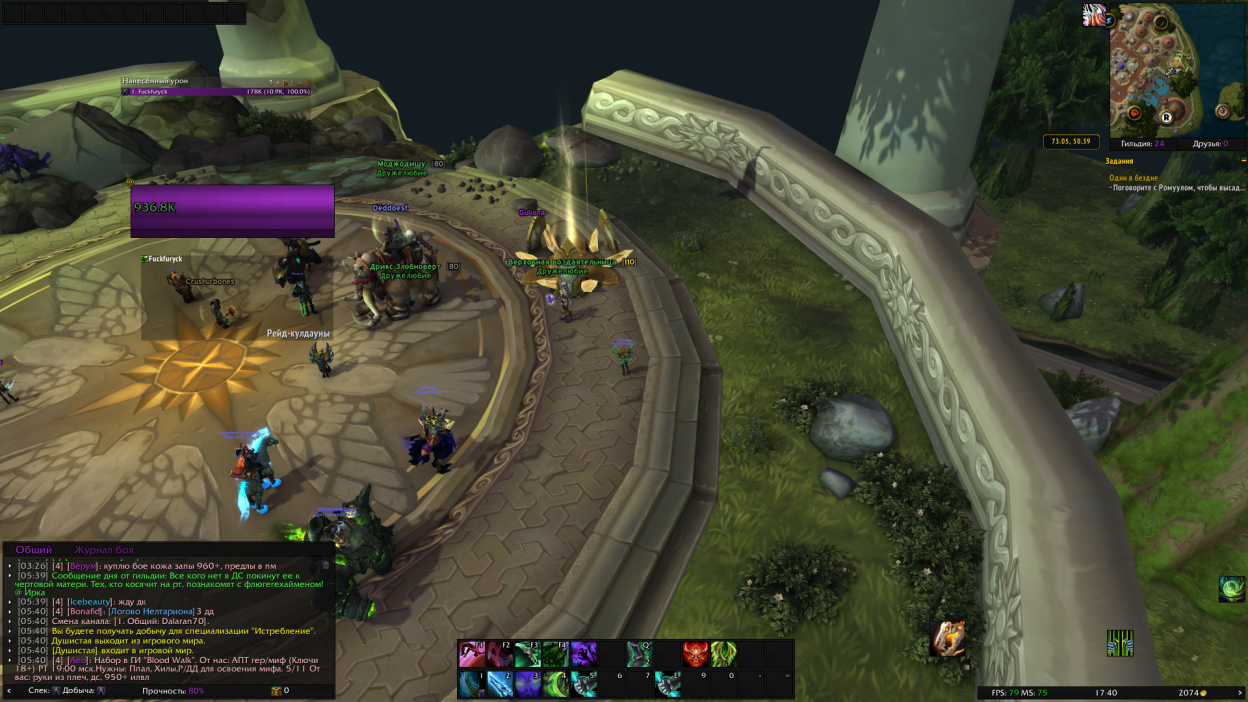Cast the purple shadow figure ability
This screenshot has height=702, width=1248.
pyautogui.click(x=584, y=655)
